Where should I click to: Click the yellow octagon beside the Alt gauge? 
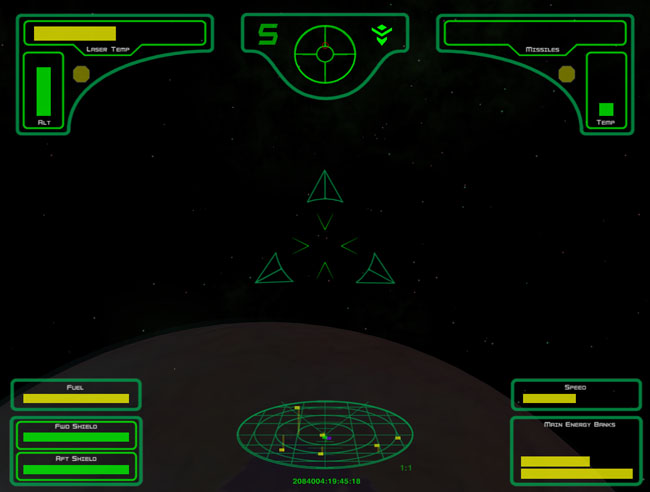click(81, 73)
